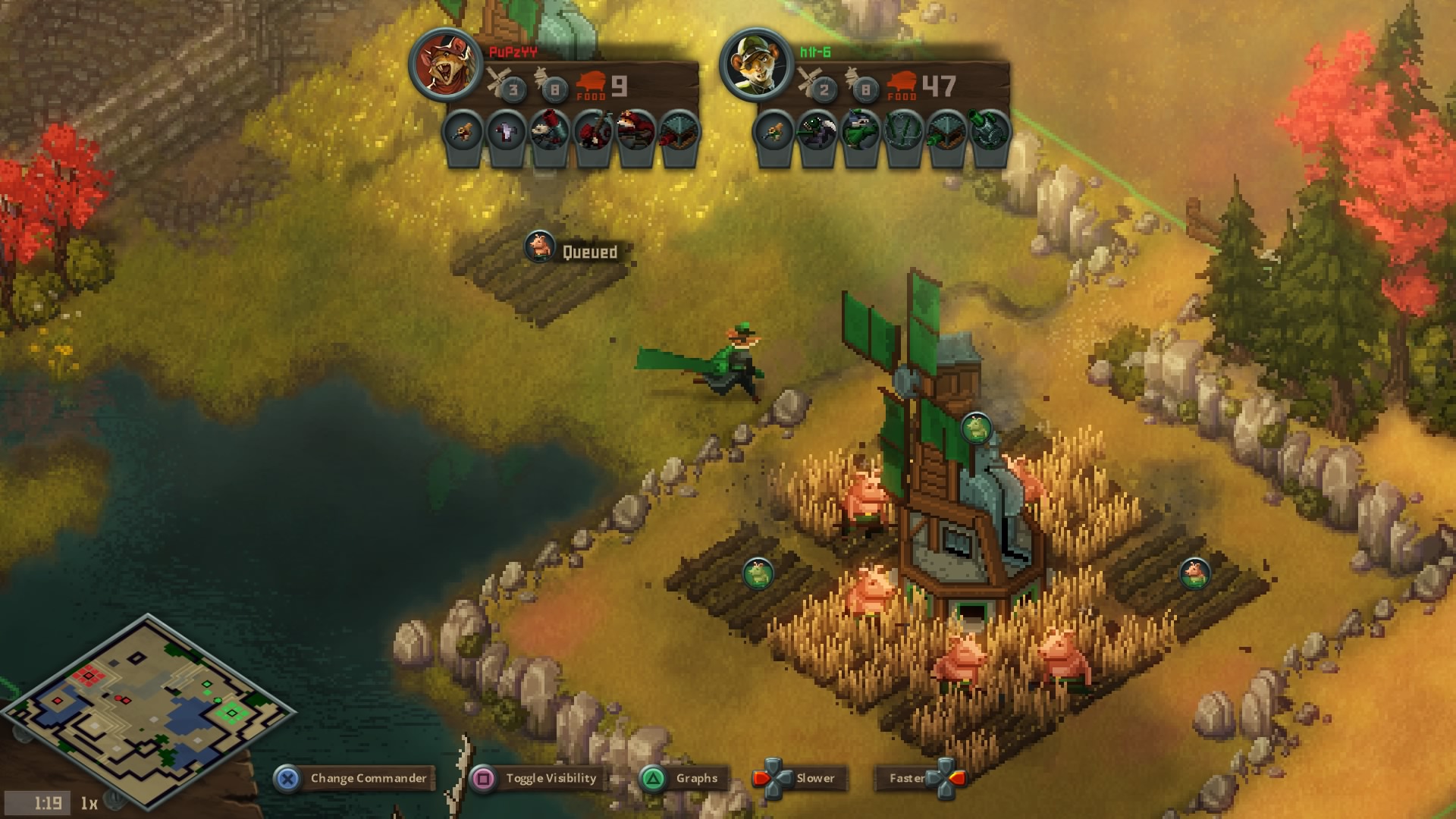Choose the Faster playback speed label
1456x819 pixels.
point(906,778)
